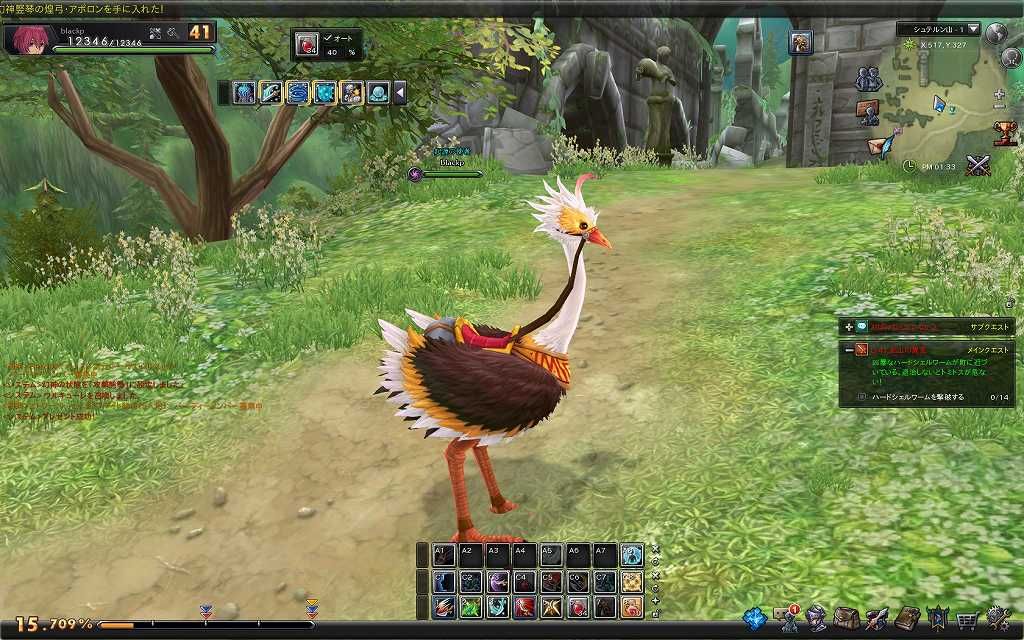
Task: Use the green burst skill in slot 2
Action: (x=471, y=607)
